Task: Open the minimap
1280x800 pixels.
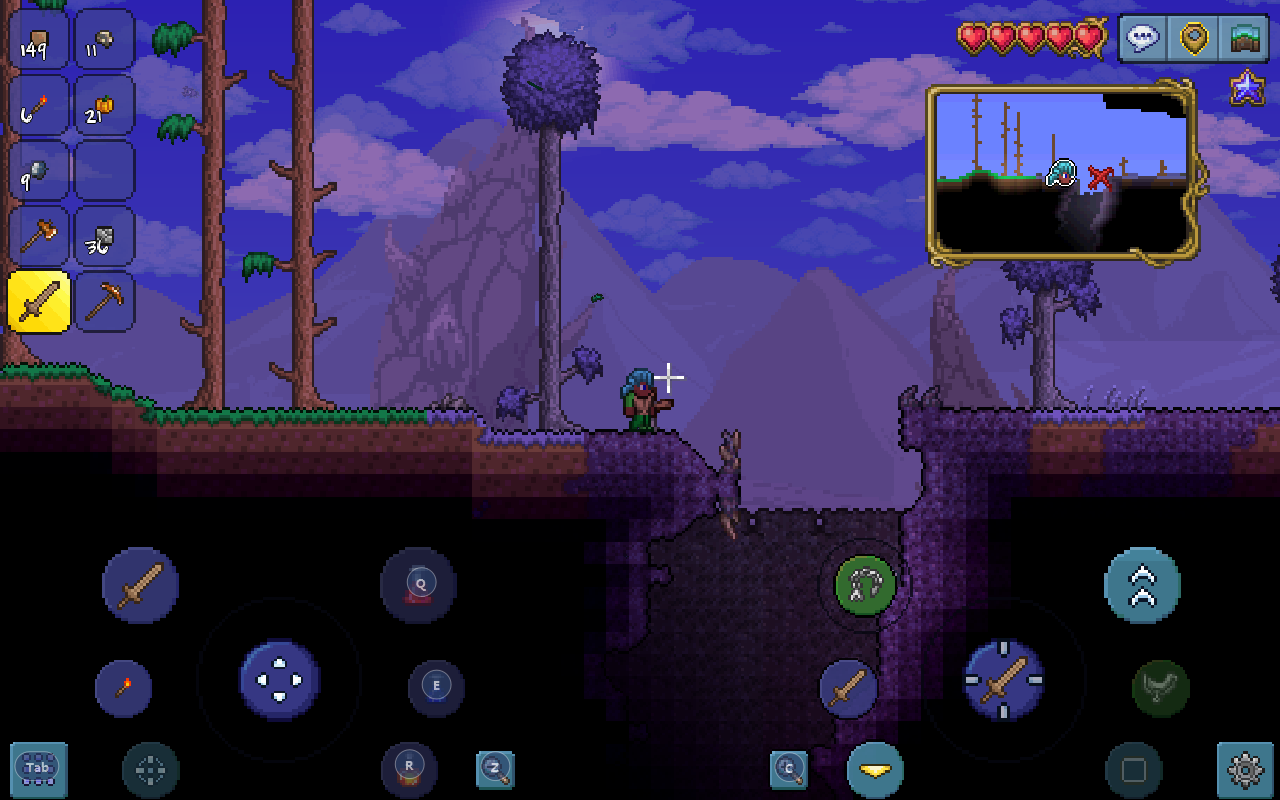Action: click(x=1062, y=173)
